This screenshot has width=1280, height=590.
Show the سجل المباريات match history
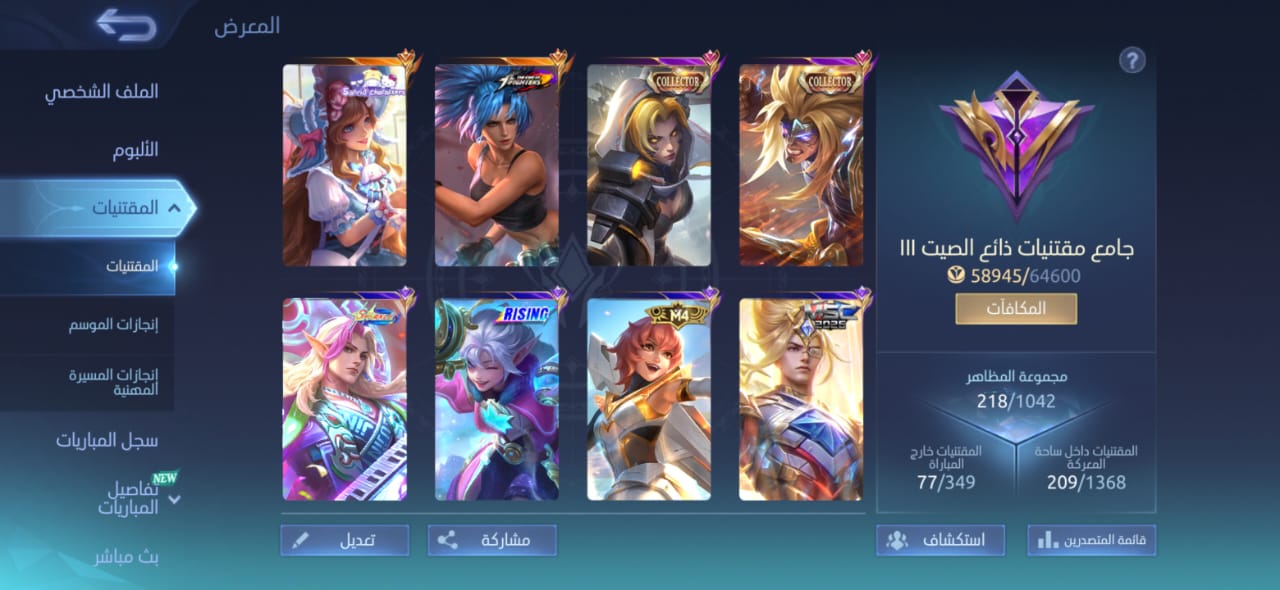coord(107,440)
